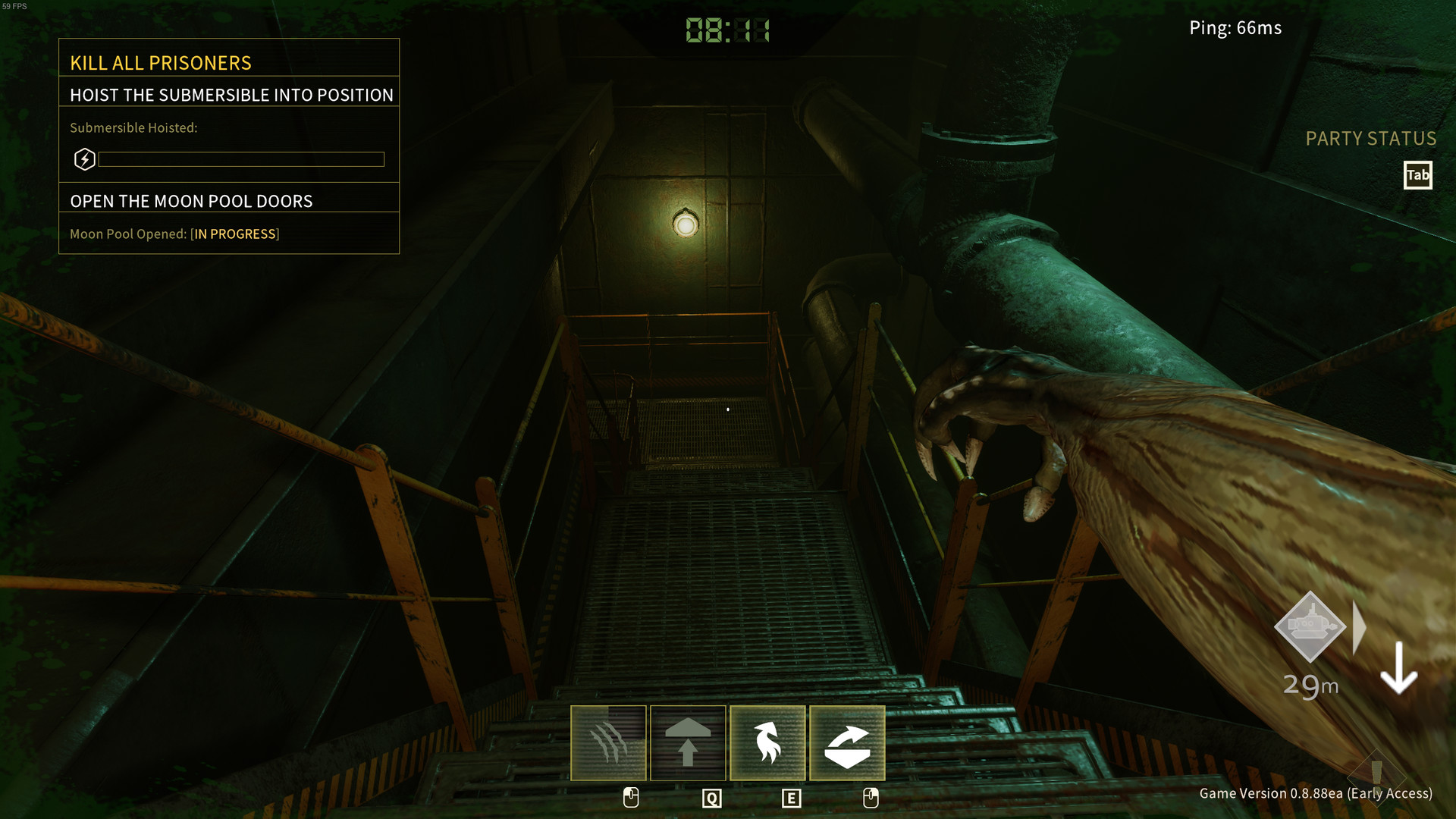The width and height of the screenshot is (1456, 819).
Task: Click HOIST THE SUBMERSIBLE INTO POSITION objective
Action: (x=231, y=95)
